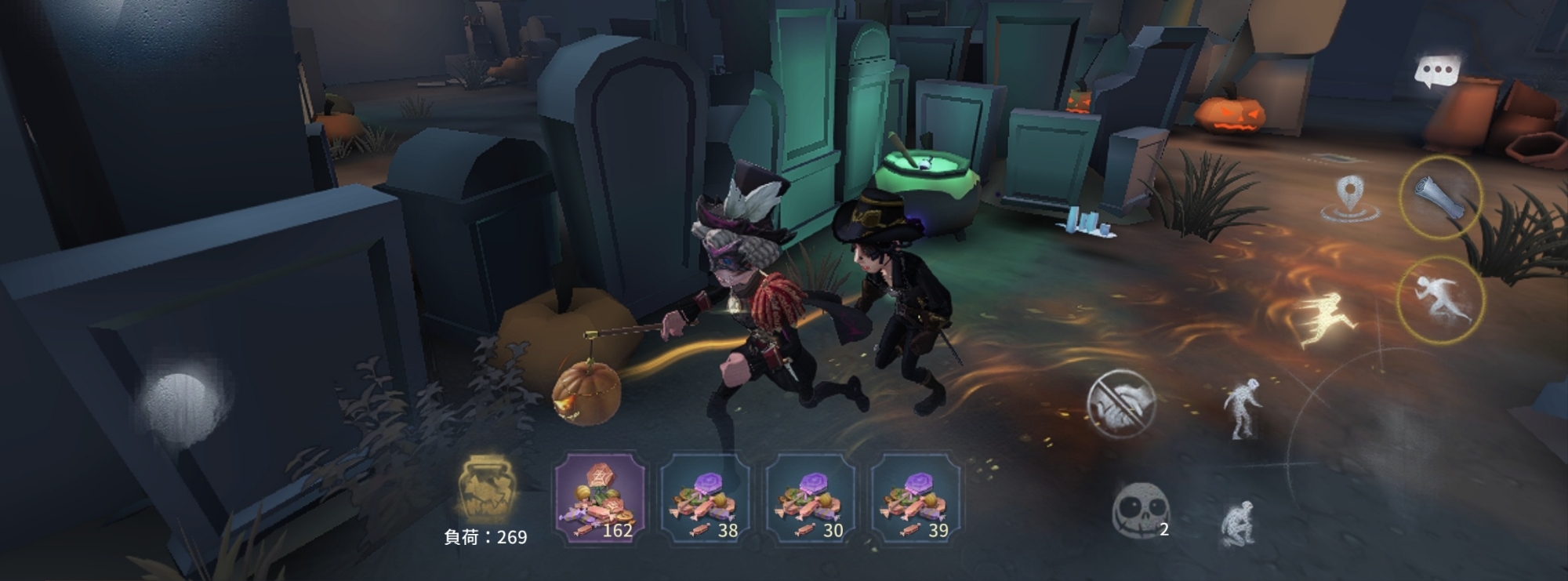
Task: Switch to the crouching stance icon
Action: click(1239, 521)
